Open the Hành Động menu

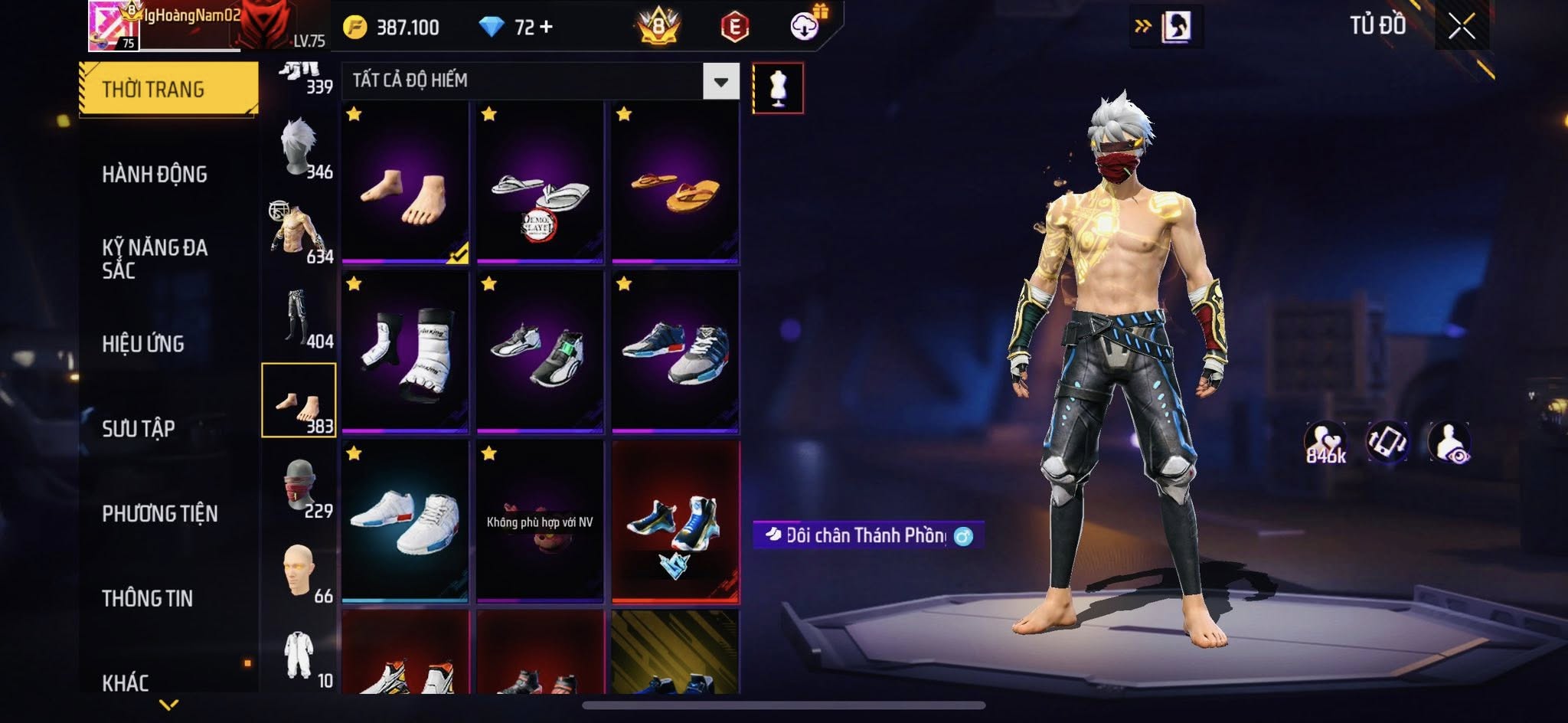155,175
